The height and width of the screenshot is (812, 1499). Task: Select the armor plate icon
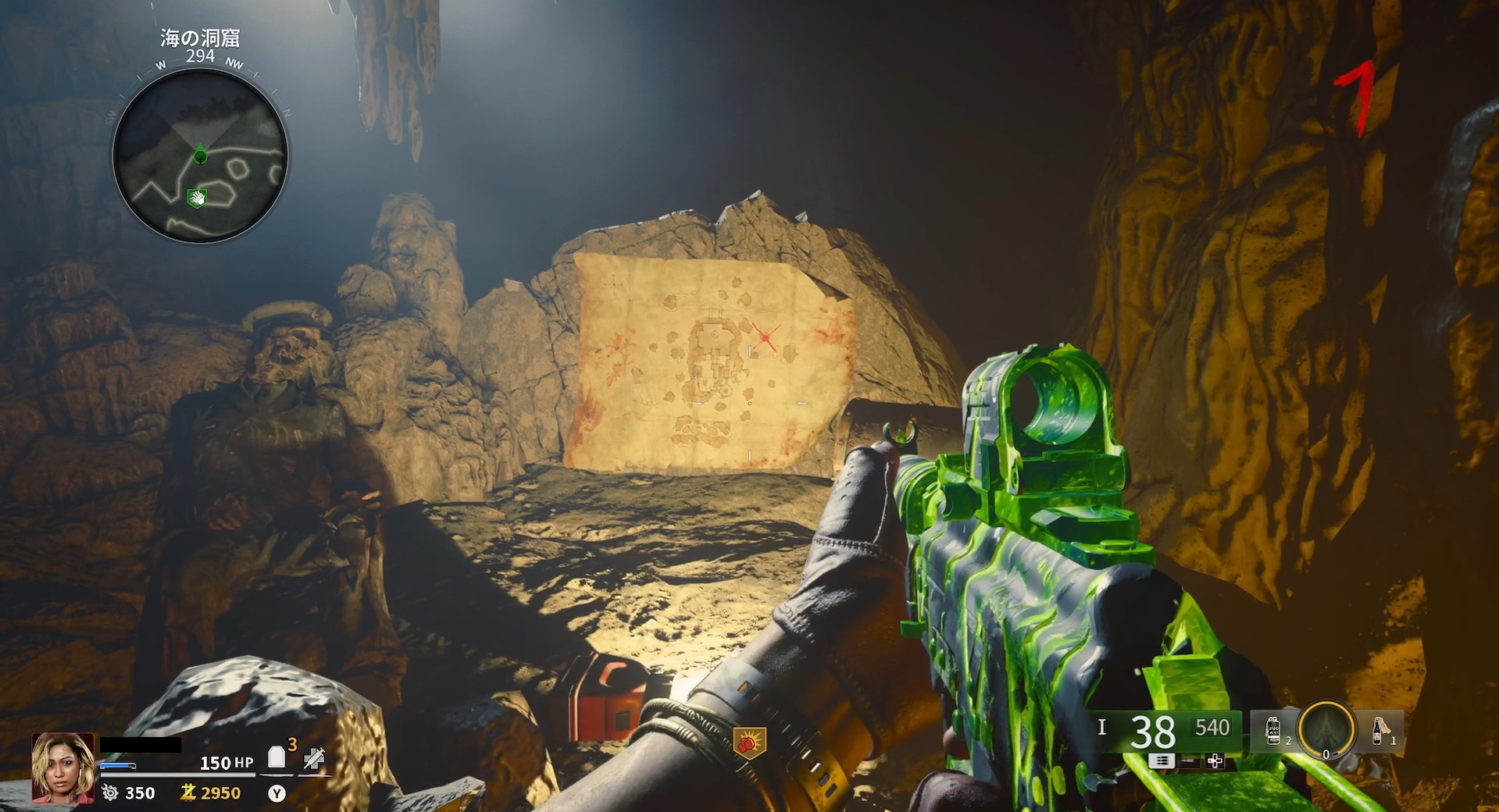point(277,757)
